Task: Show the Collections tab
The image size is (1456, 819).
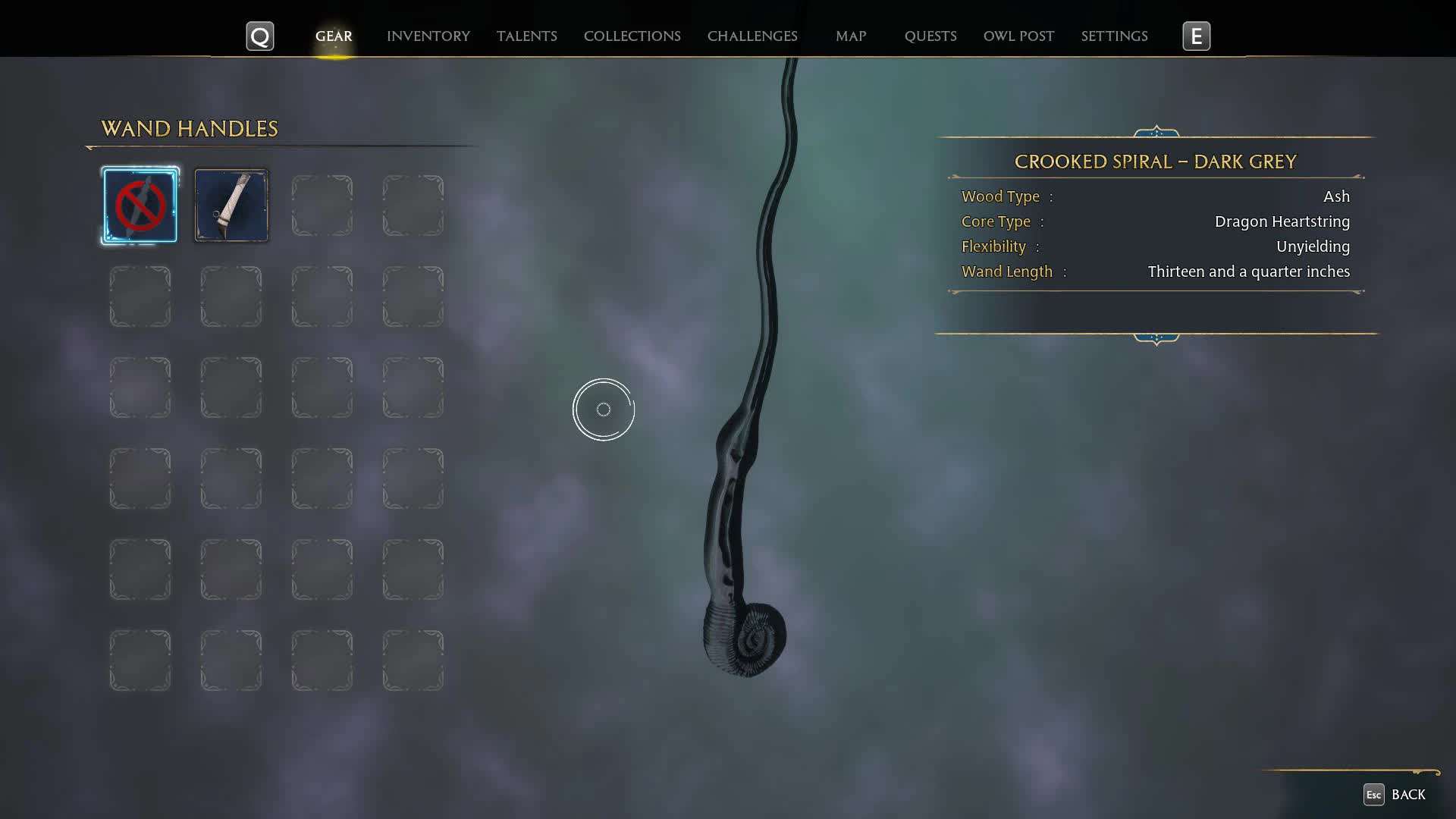Action: pos(632,36)
